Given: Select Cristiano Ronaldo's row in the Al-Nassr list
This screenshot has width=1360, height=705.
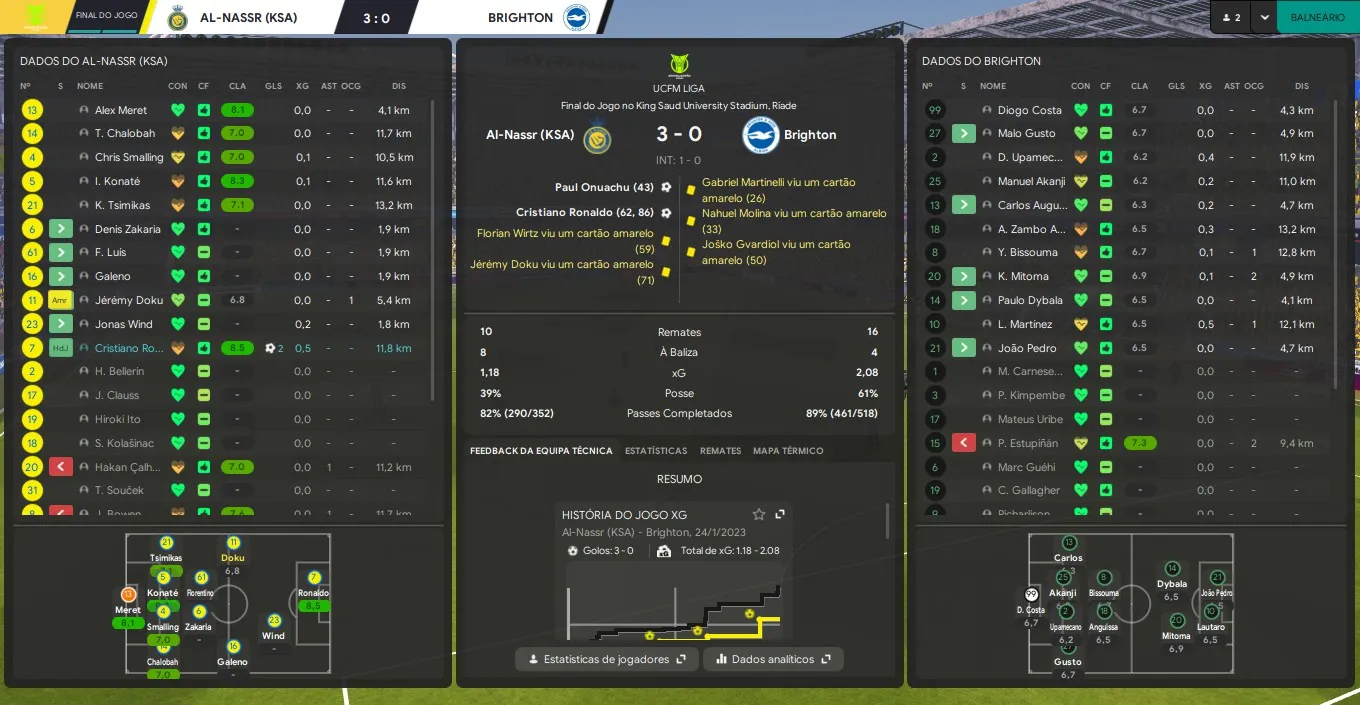Looking at the screenshot, I should [130, 348].
